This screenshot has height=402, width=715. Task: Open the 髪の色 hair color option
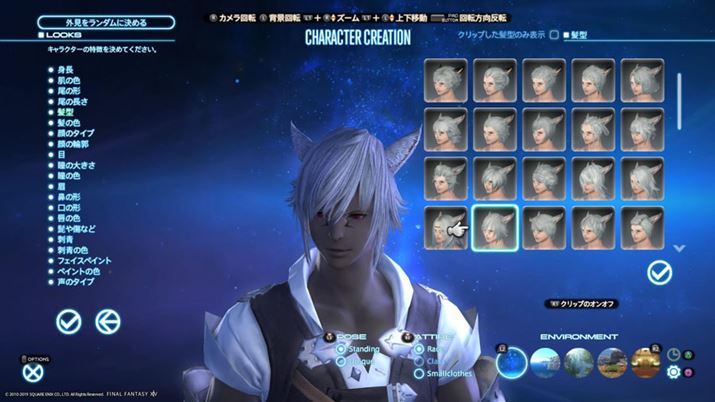click(66, 124)
